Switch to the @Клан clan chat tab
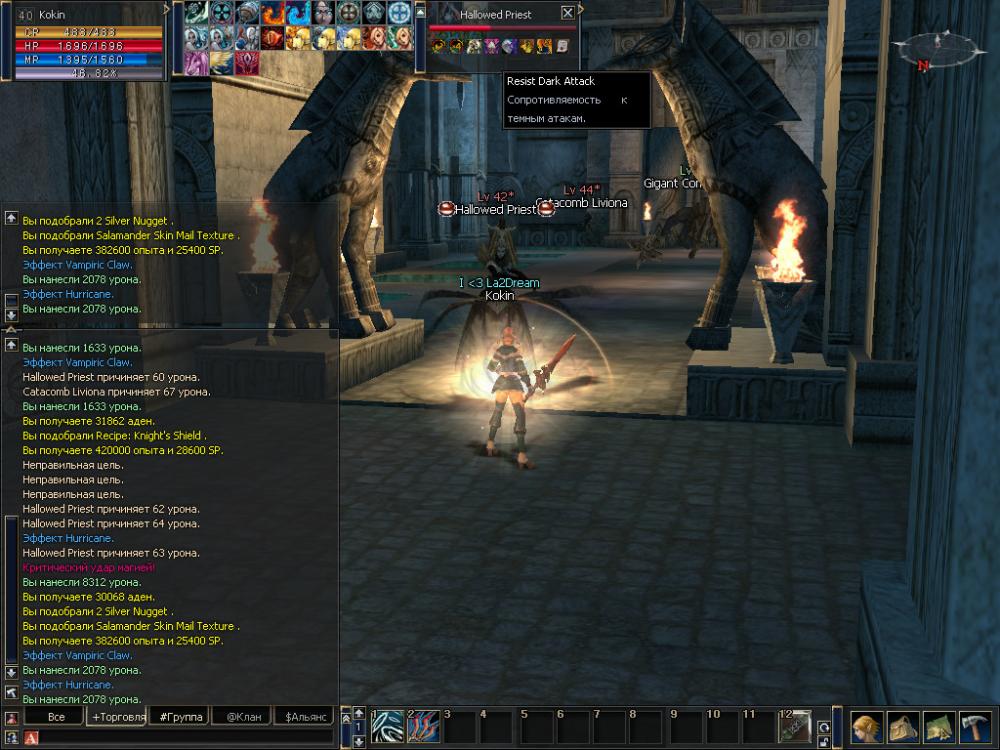This screenshot has width=1000, height=750. coord(243,717)
